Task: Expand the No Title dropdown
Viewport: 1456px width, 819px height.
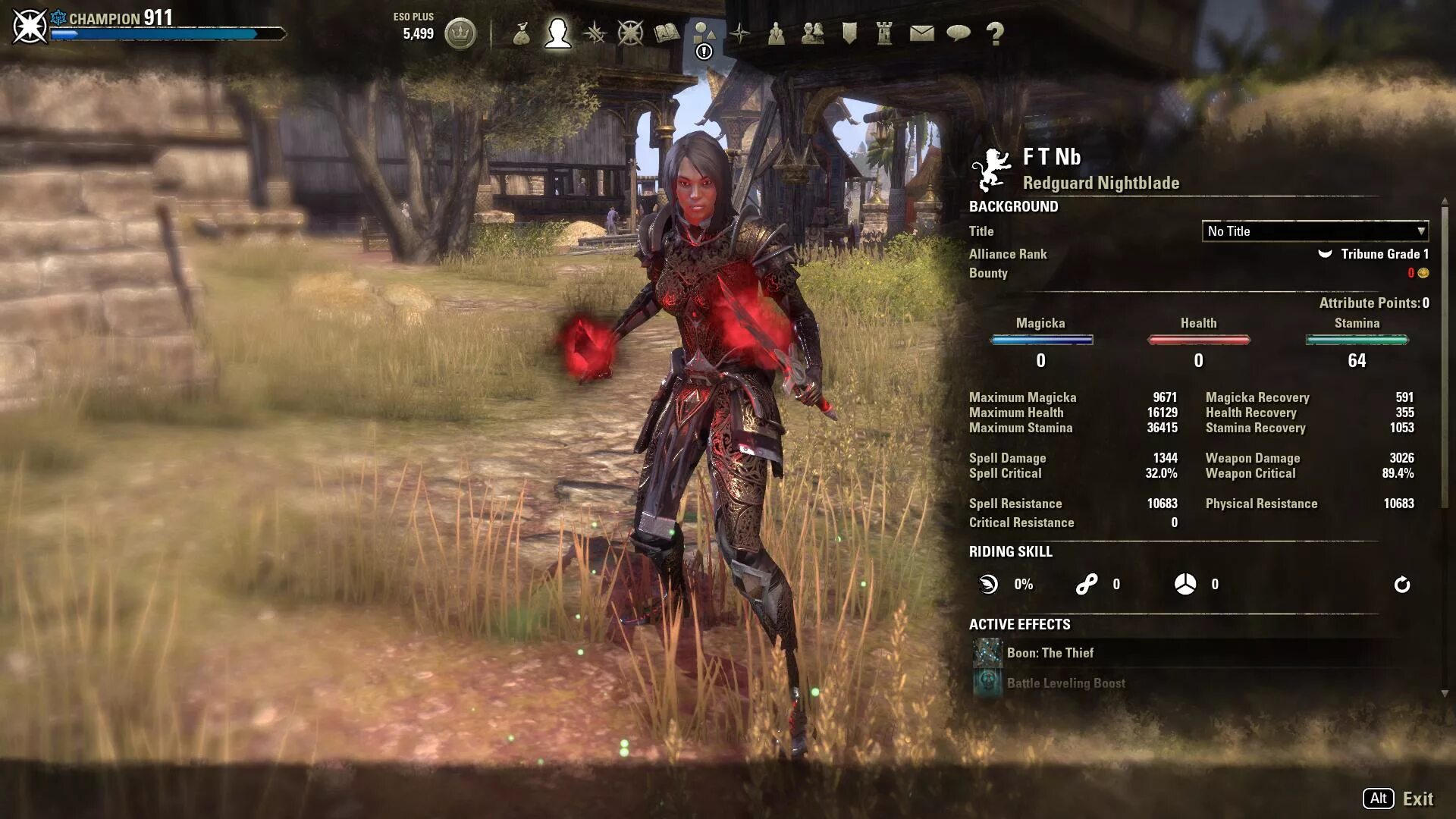Action: 1315,231
